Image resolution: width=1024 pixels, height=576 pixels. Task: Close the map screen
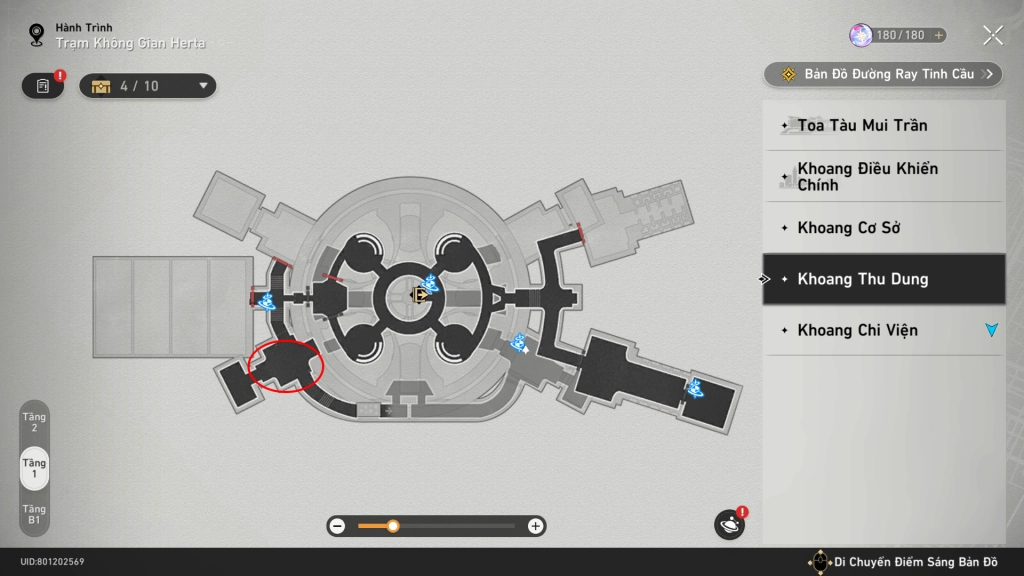[992, 36]
